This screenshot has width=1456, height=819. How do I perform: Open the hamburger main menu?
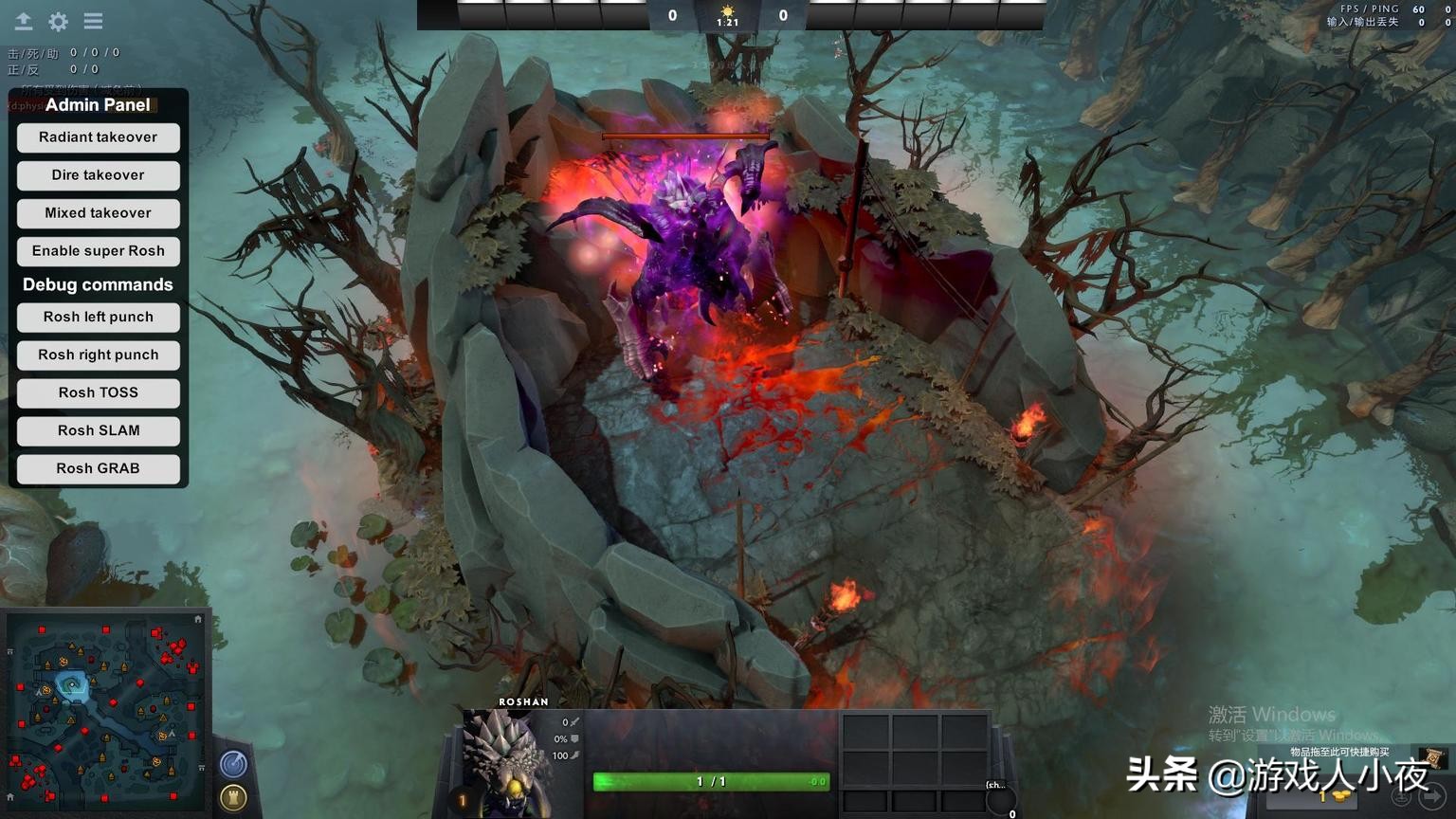93,21
